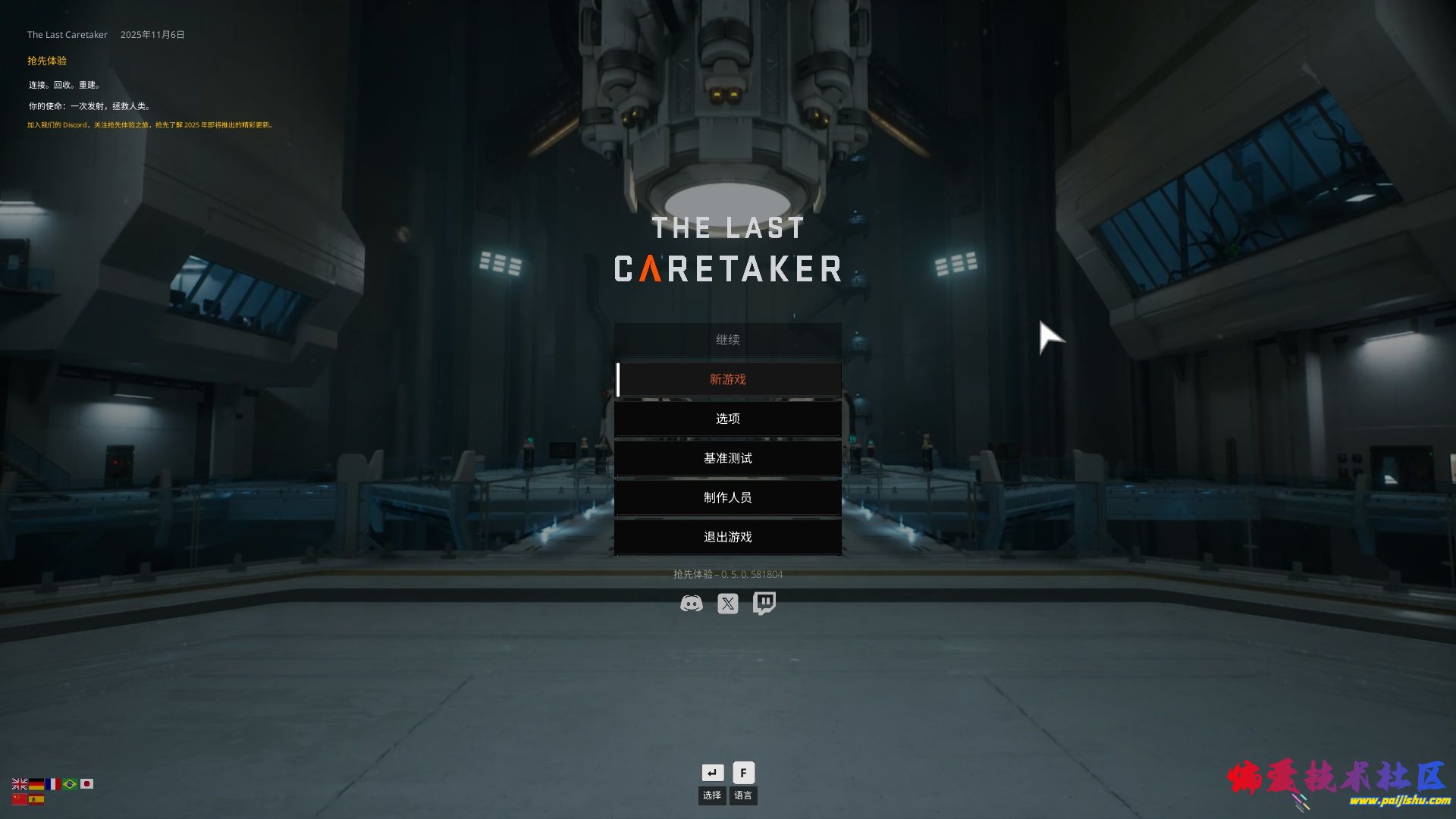1456x819 pixels.
Task: Switch to the Brazilian flag language
Action: coord(70,784)
